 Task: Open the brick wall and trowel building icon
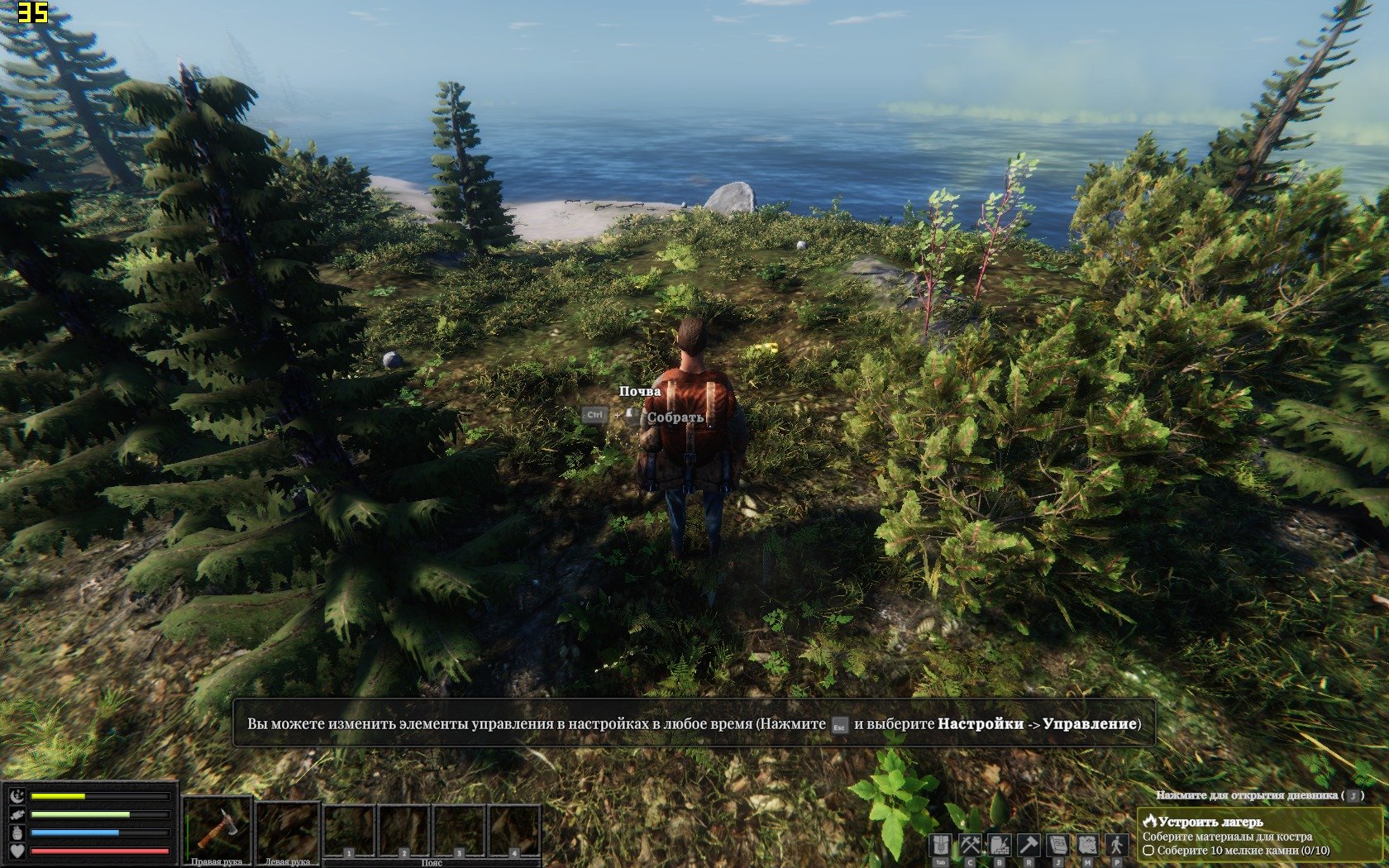1000,846
